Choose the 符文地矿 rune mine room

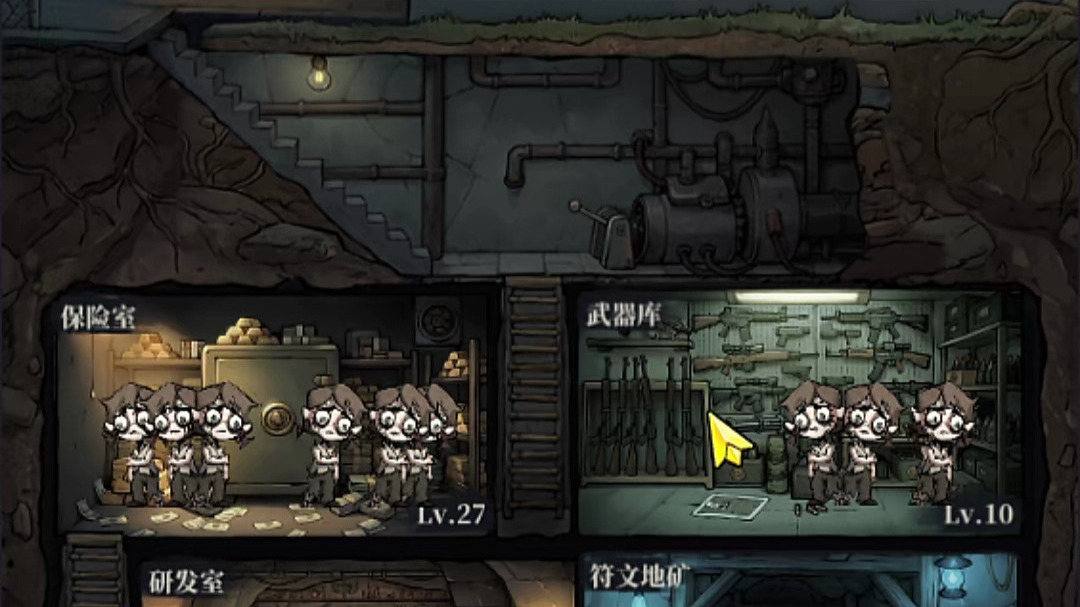pos(800,585)
